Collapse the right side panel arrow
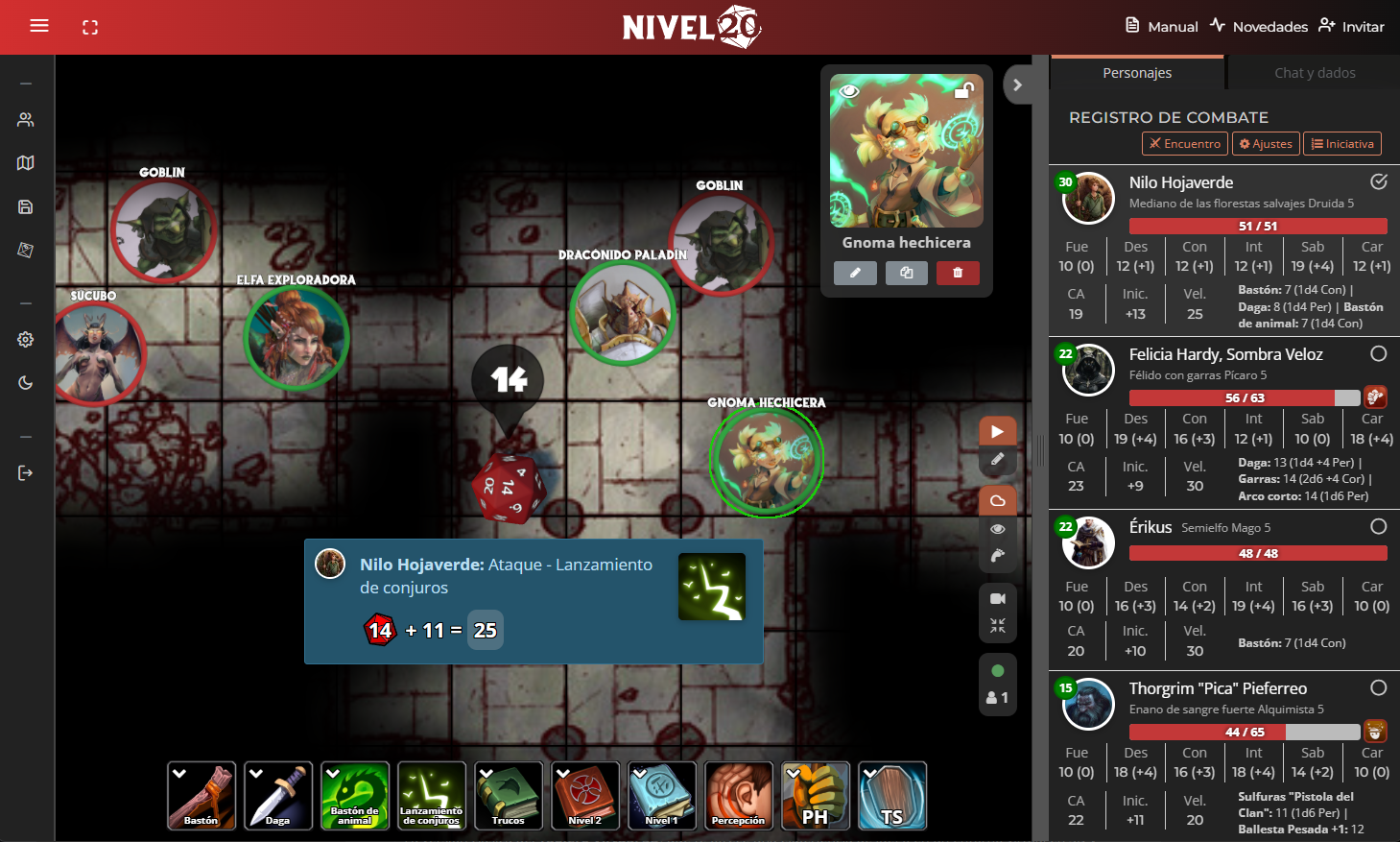The height and width of the screenshot is (842, 1400). [x=1017, y=84]
